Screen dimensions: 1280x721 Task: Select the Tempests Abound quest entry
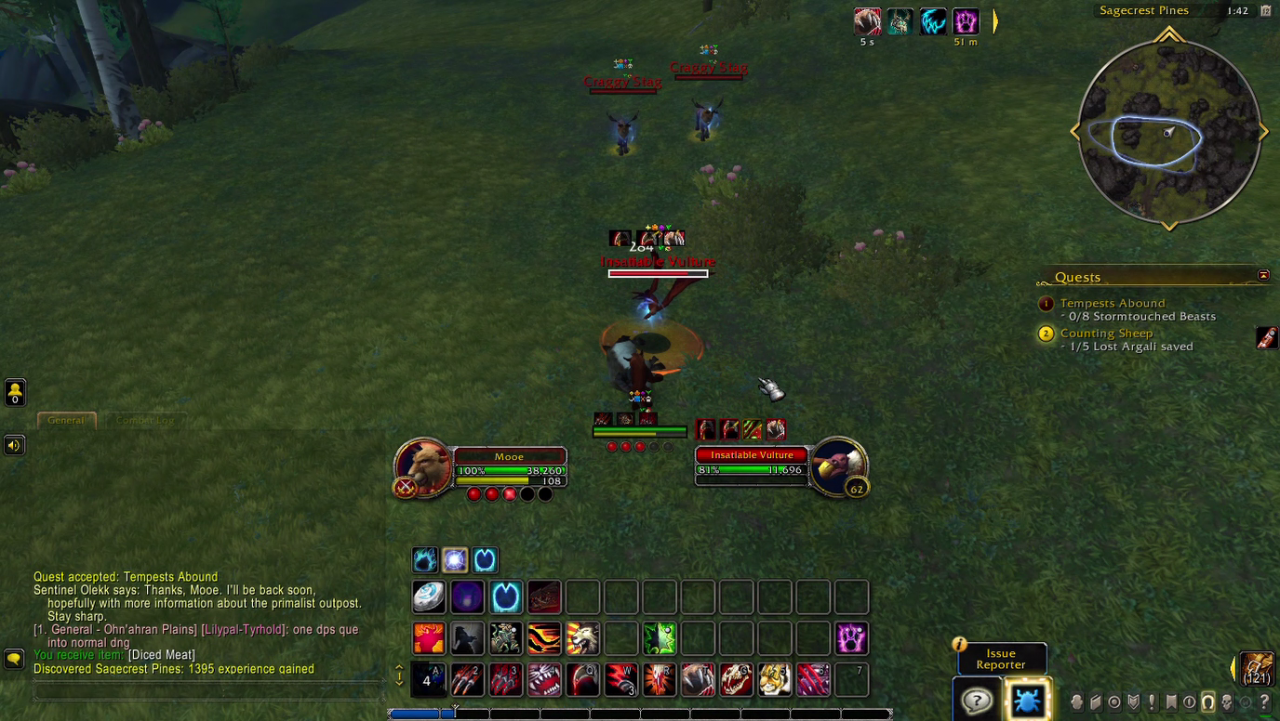coord(1111,303)
